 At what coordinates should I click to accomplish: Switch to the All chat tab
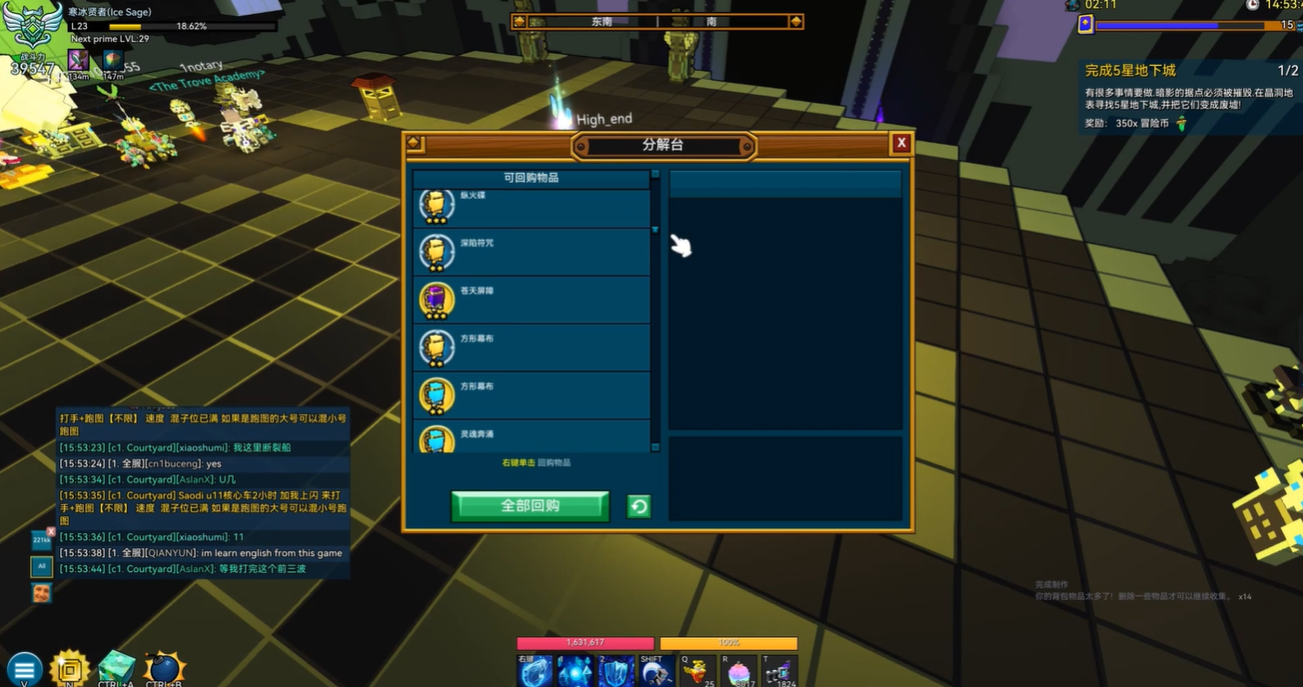coord(41,567)
